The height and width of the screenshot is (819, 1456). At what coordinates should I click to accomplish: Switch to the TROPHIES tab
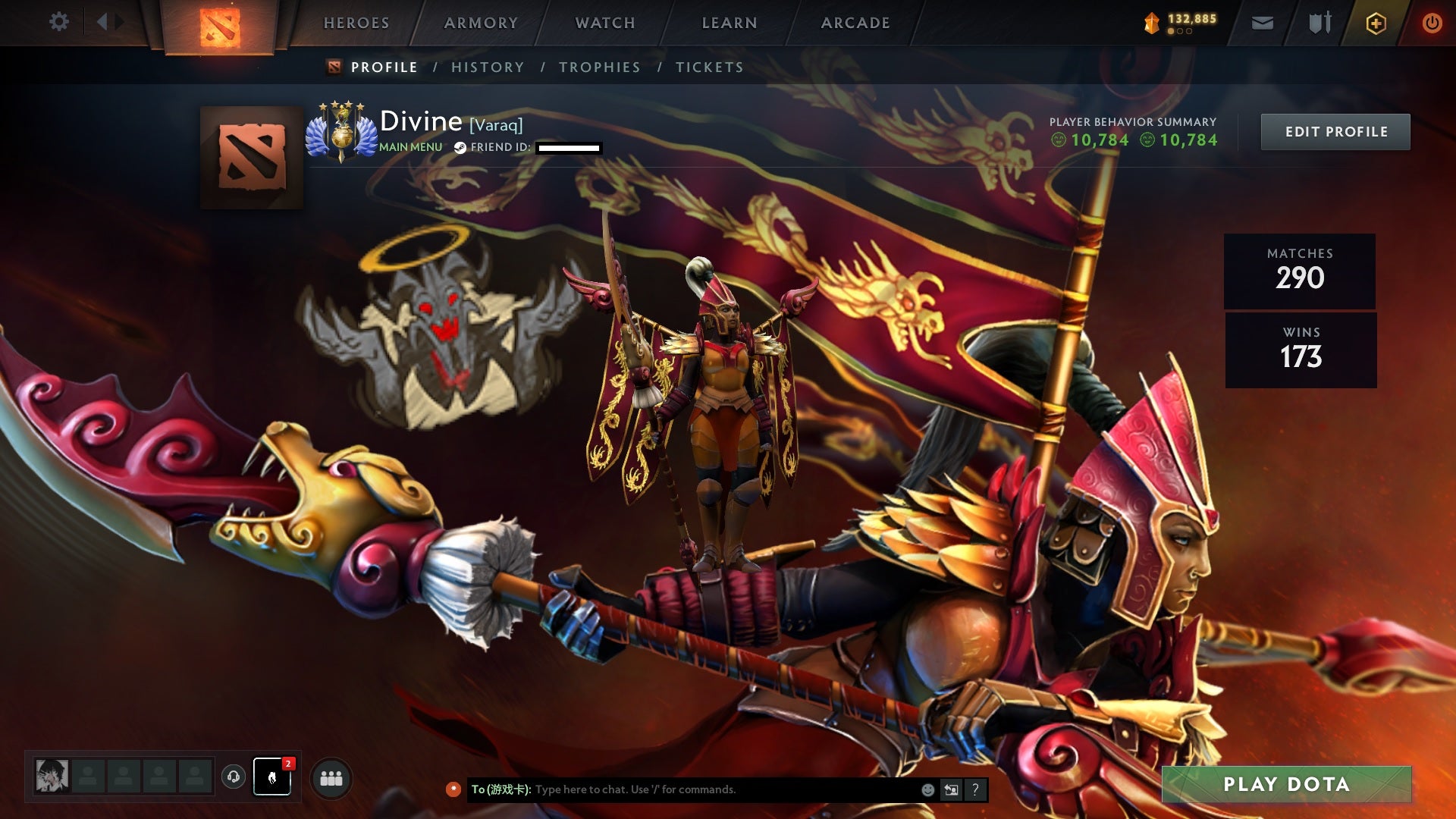(x=600, y=67)
